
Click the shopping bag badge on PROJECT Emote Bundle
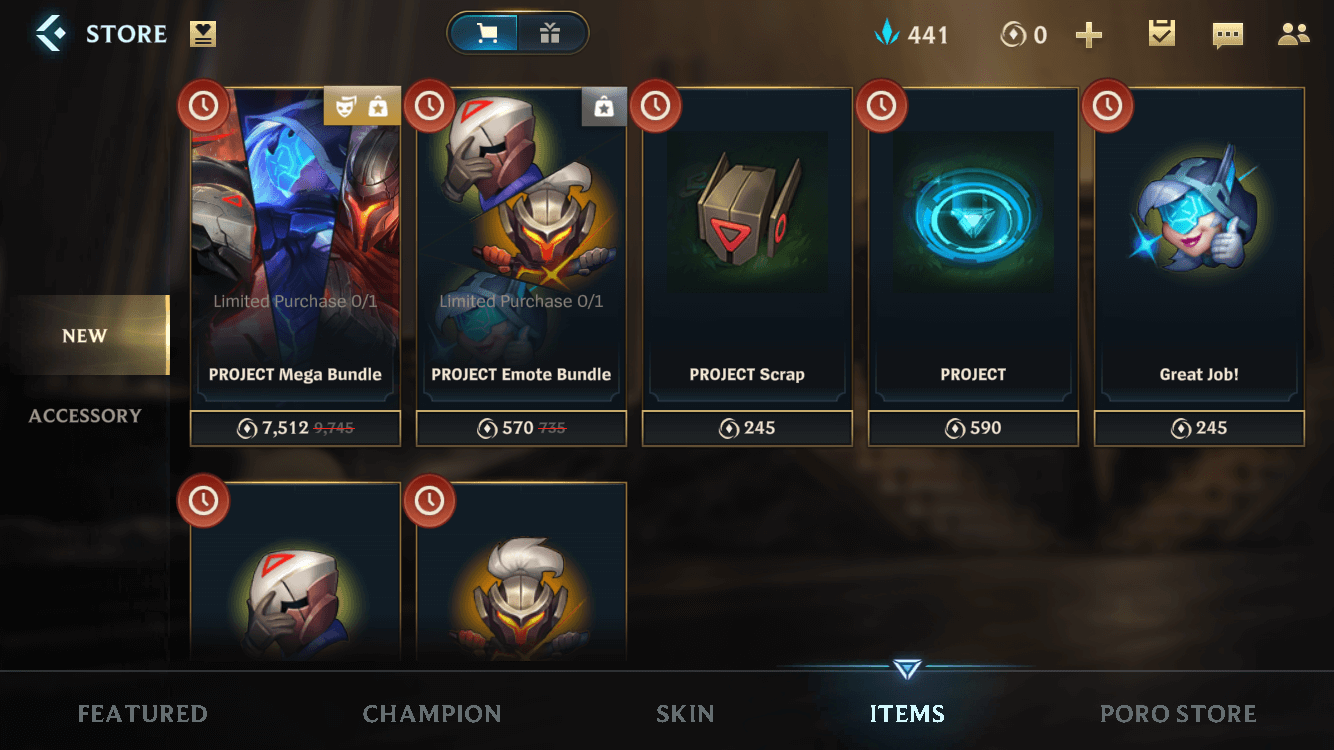coord(604,106)
